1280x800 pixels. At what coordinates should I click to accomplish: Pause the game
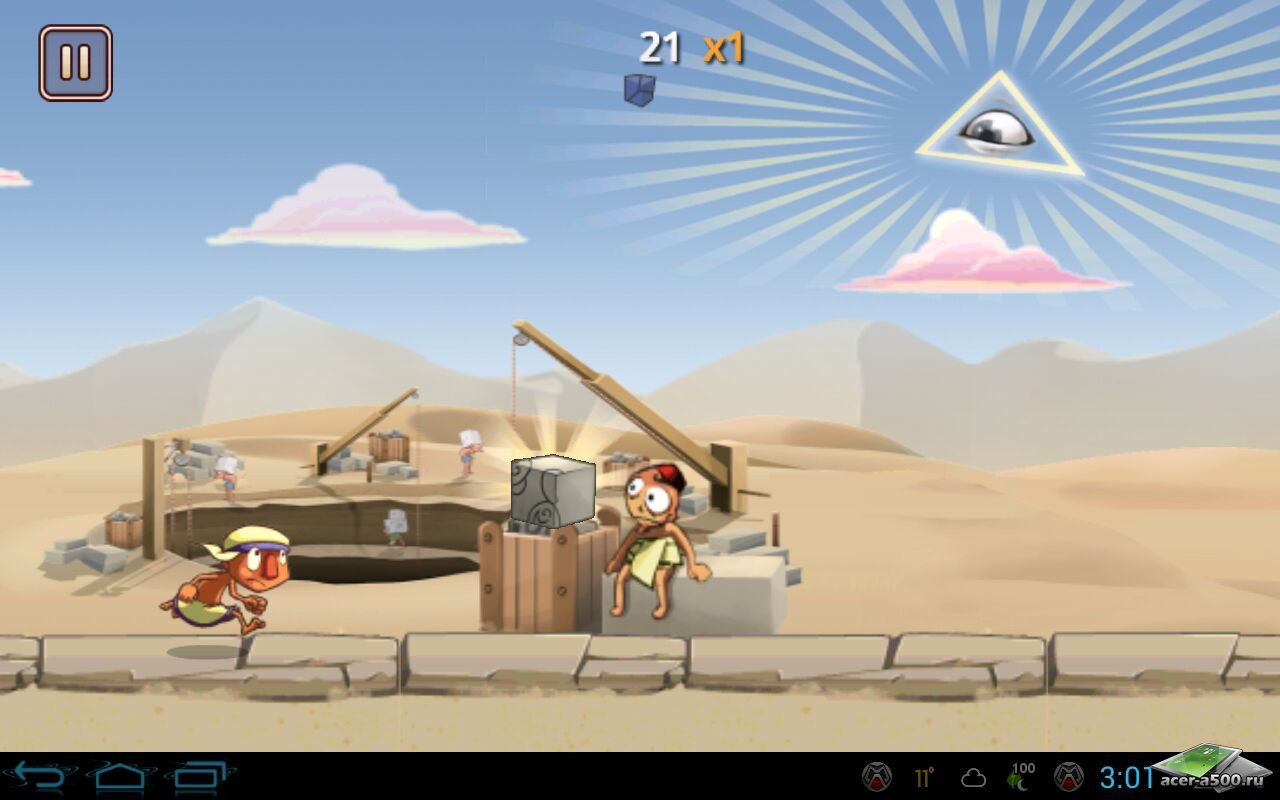(76, 63)
